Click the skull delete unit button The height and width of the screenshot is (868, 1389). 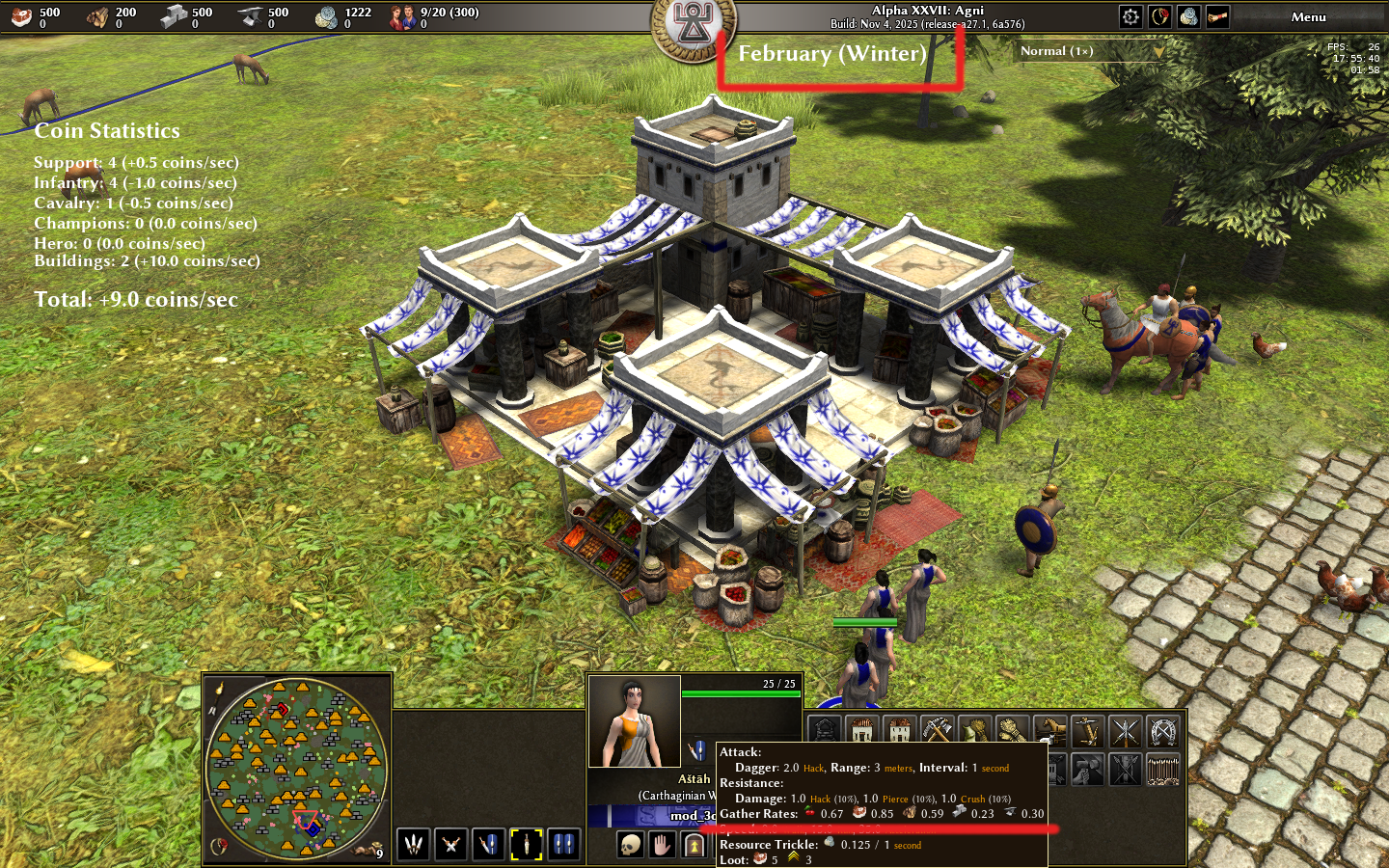630,846
